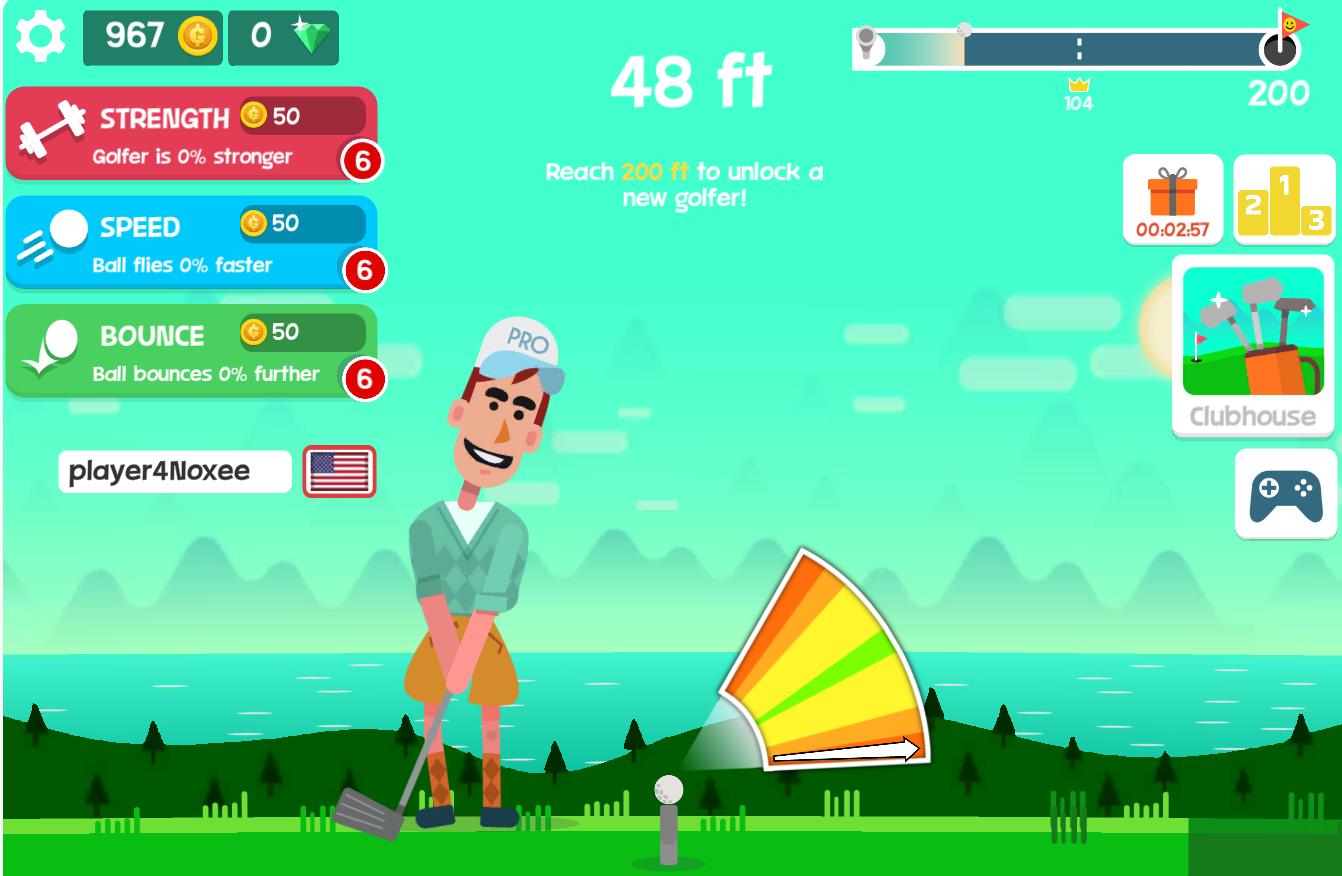Click the green gem counter
This screenshot has width=1342, height=876.
[283, 37]
